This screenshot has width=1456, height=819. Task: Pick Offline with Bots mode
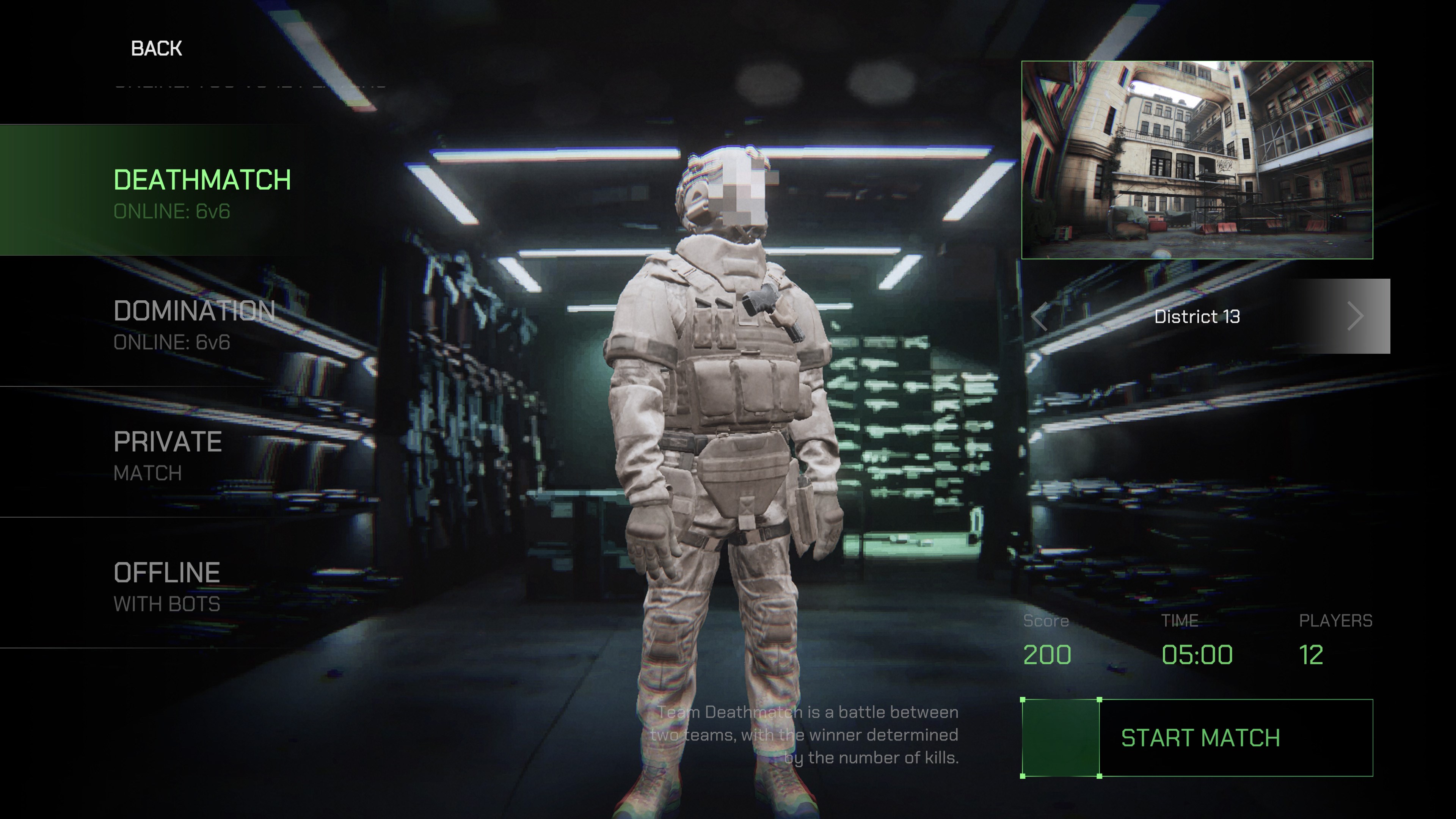167,585
